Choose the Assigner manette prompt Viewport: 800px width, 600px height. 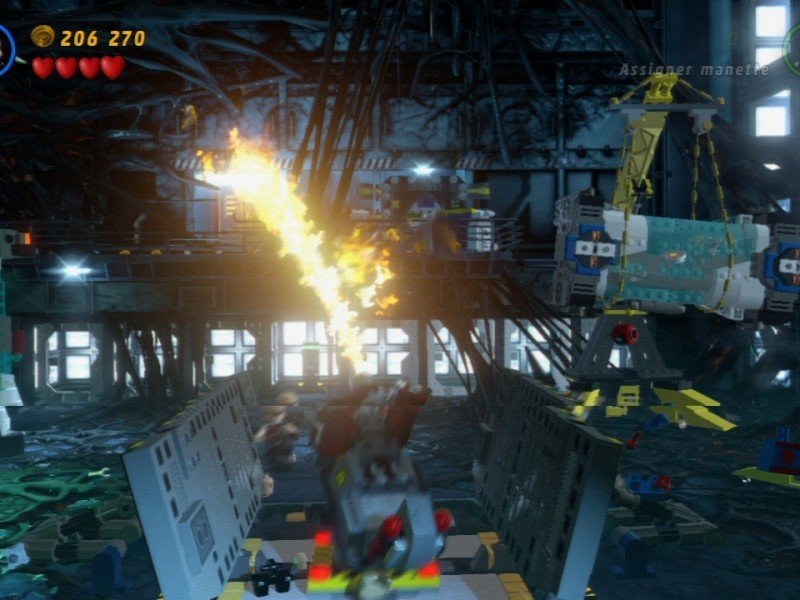click(694, 70)
